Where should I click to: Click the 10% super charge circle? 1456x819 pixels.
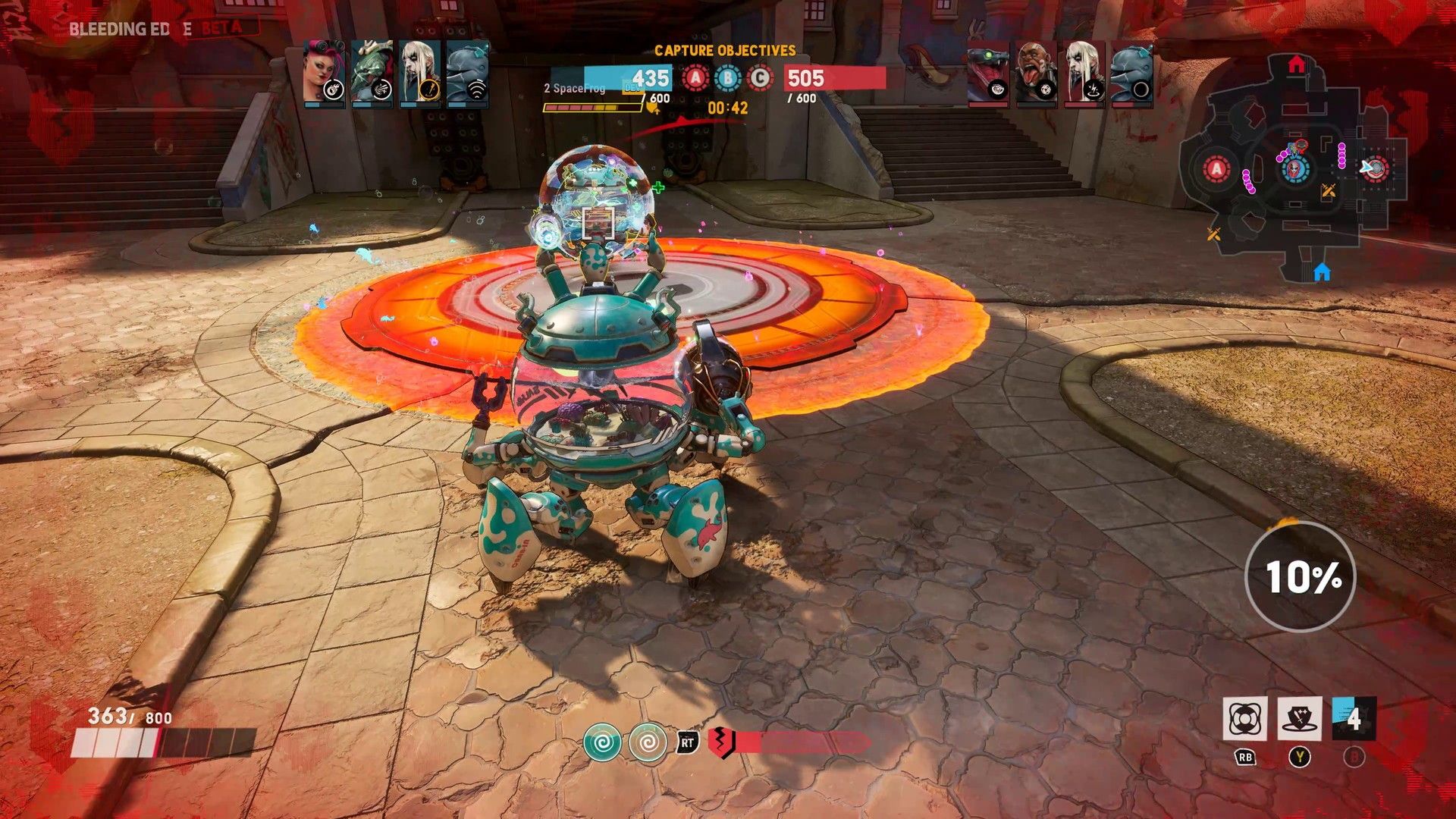click(x=1301, y=576)
